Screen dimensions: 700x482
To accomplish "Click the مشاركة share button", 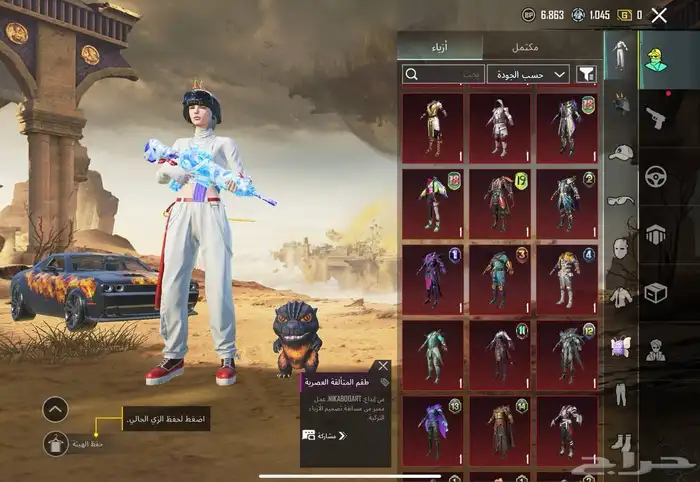I will (x=324, y=436).
